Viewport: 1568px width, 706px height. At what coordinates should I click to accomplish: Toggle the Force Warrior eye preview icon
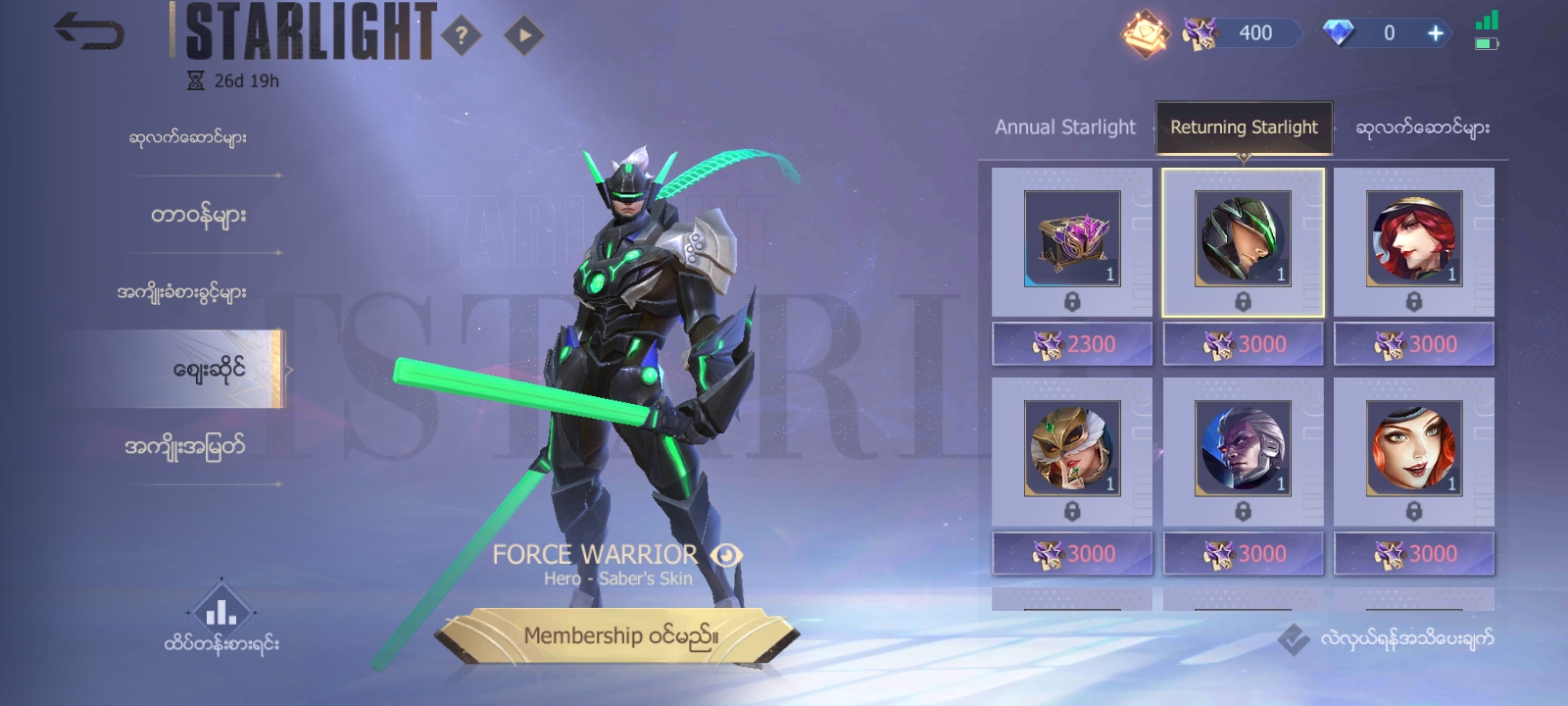[726, 556]
